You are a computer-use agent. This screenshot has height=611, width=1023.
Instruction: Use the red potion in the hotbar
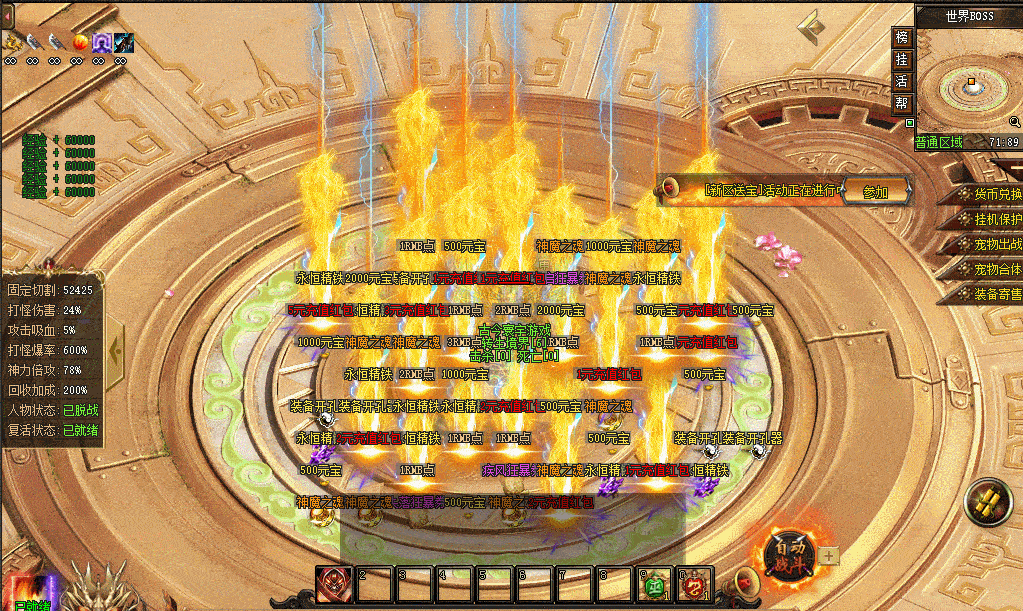pos(694,585)
